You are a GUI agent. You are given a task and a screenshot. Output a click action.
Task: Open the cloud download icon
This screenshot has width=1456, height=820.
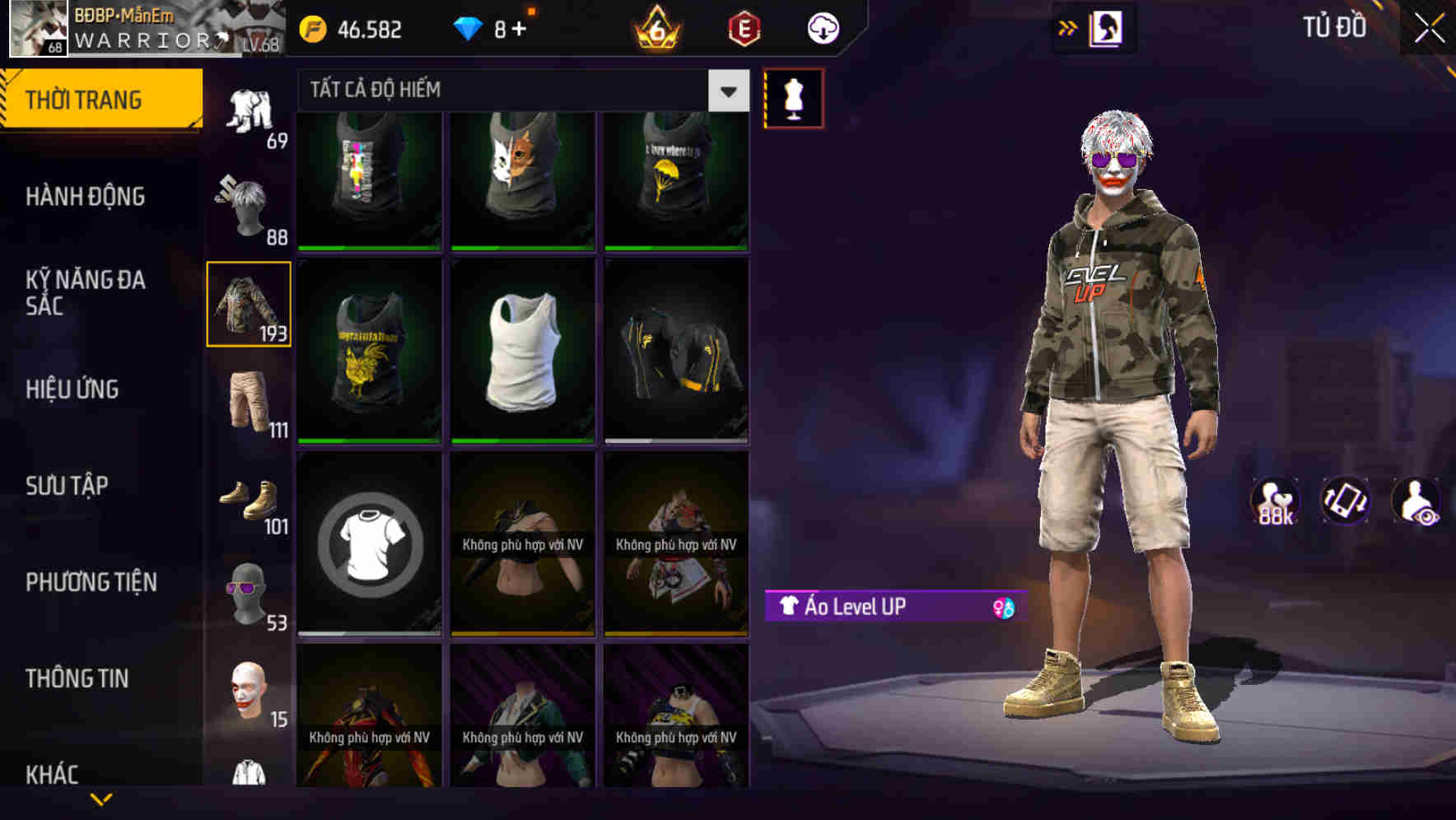821,27
